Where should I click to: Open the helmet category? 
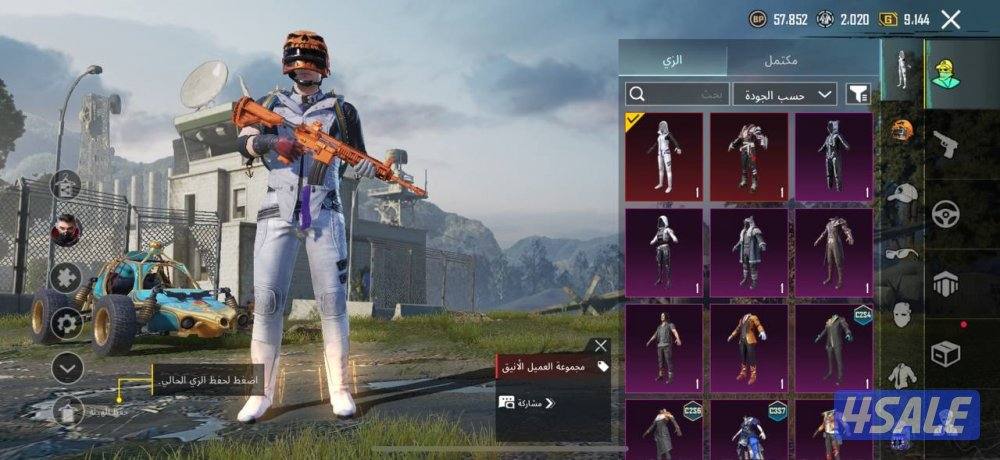(x=902, y=129)
